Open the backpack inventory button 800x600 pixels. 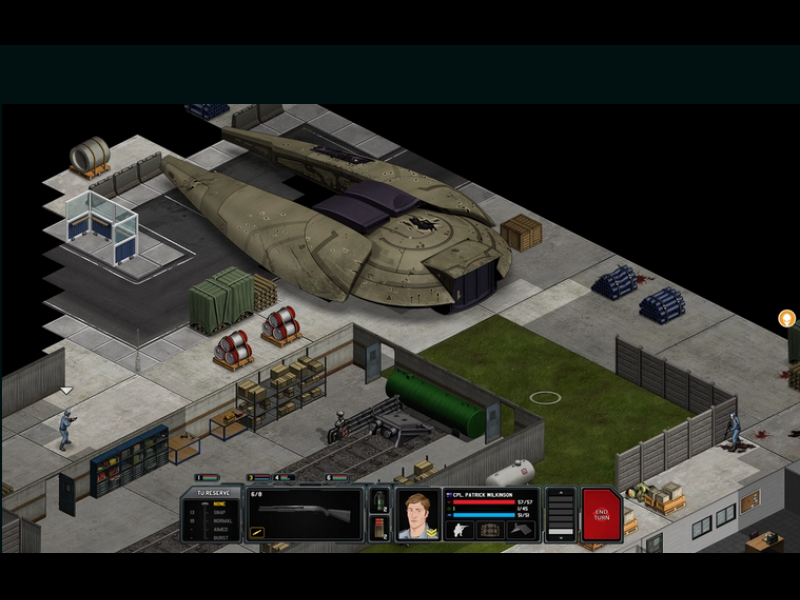pos(490,530)
